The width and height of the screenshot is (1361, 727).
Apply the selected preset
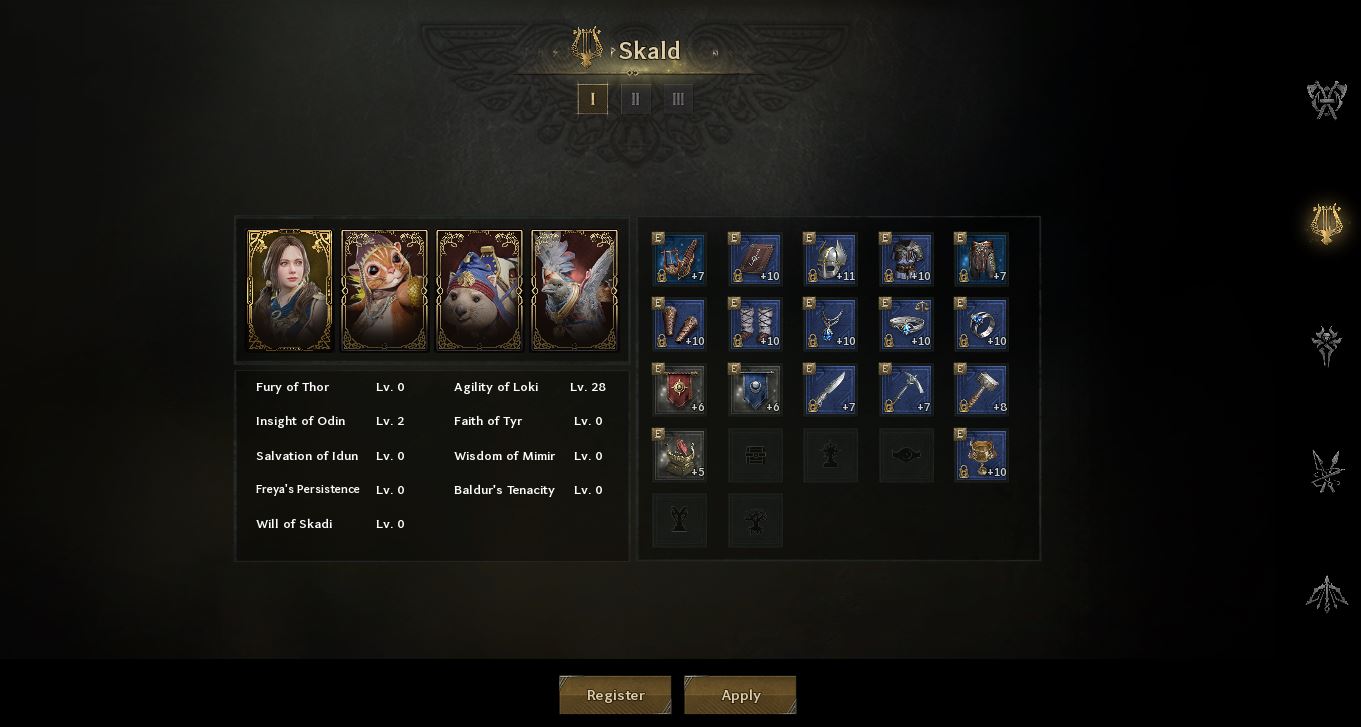(x=740, y=695)
